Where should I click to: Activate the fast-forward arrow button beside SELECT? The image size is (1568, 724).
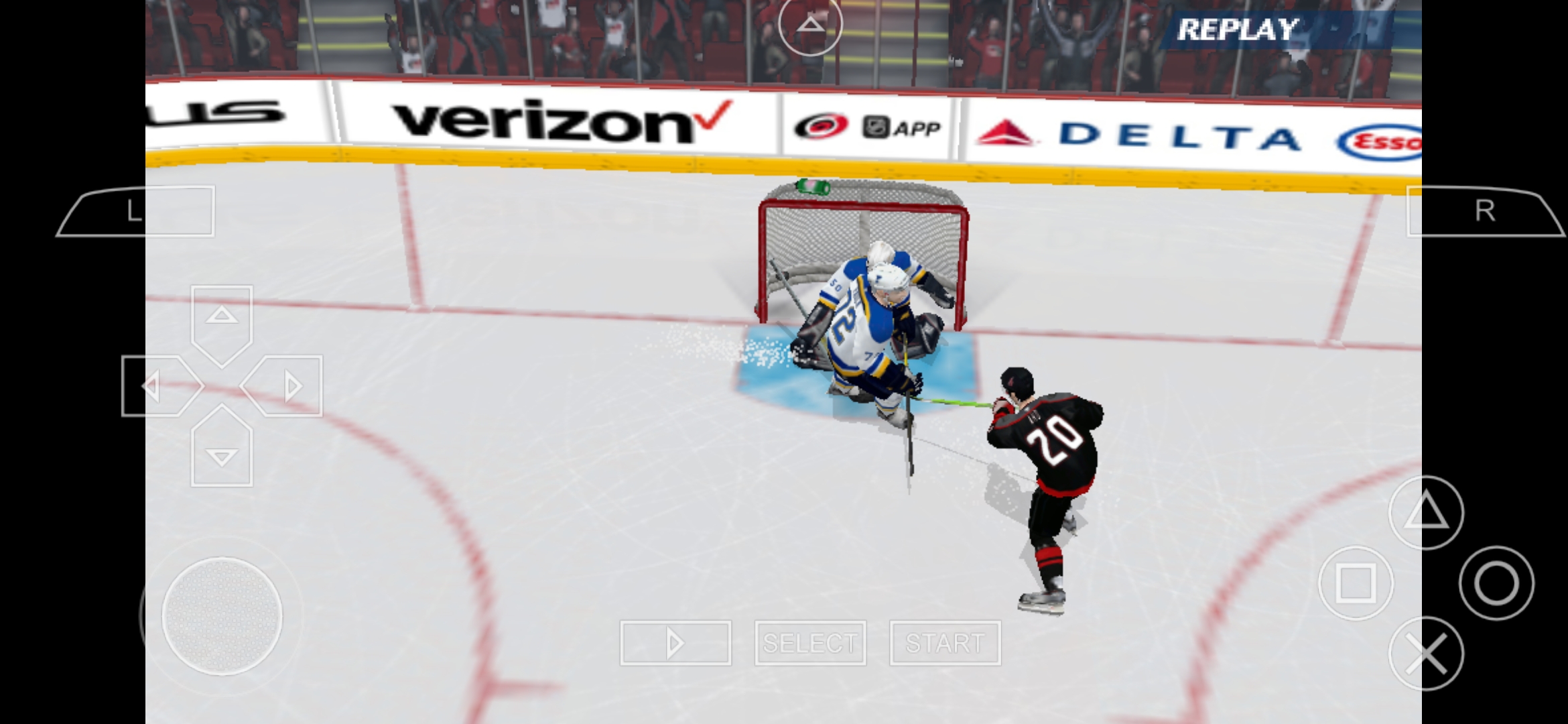click(675, 643)
